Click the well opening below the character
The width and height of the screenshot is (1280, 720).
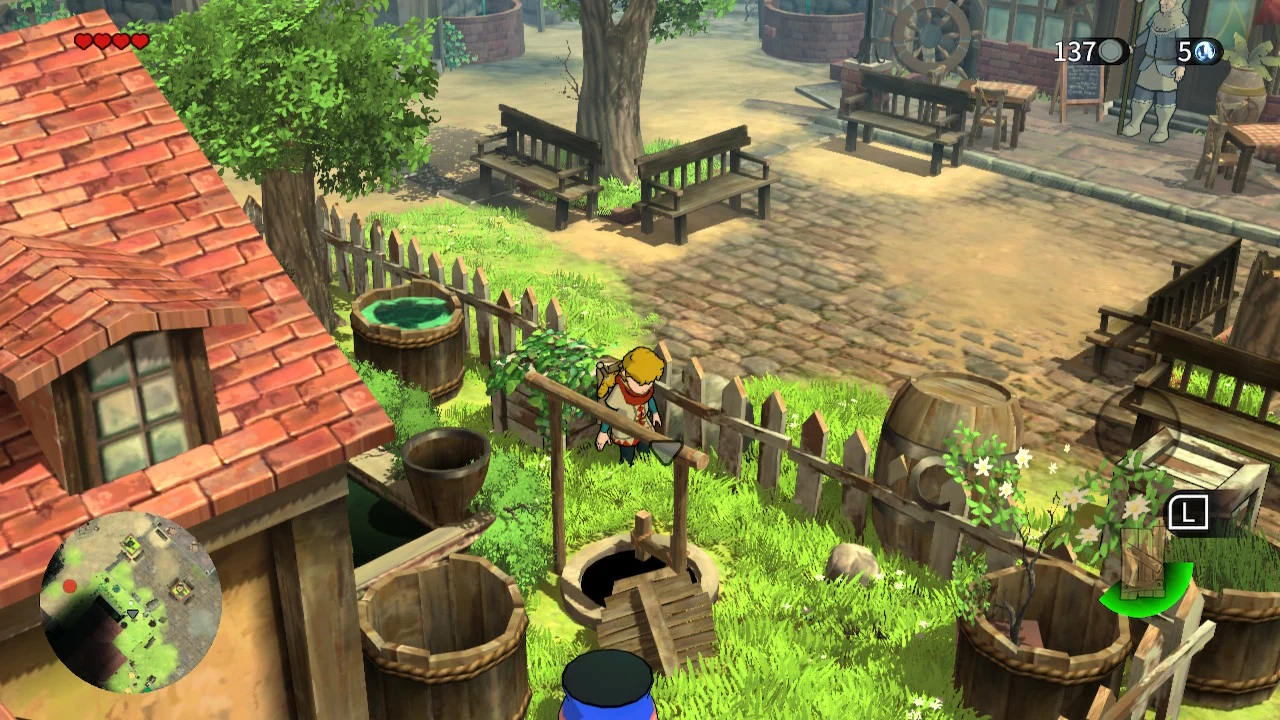(618, 575)
